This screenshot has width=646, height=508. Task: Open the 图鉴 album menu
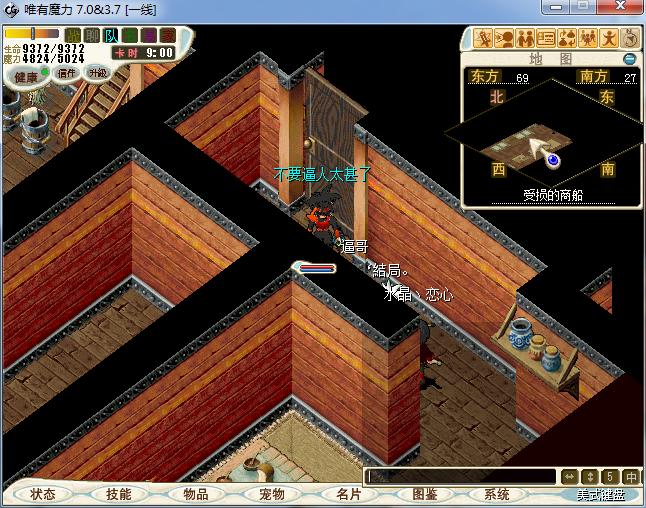click(424, 494)
